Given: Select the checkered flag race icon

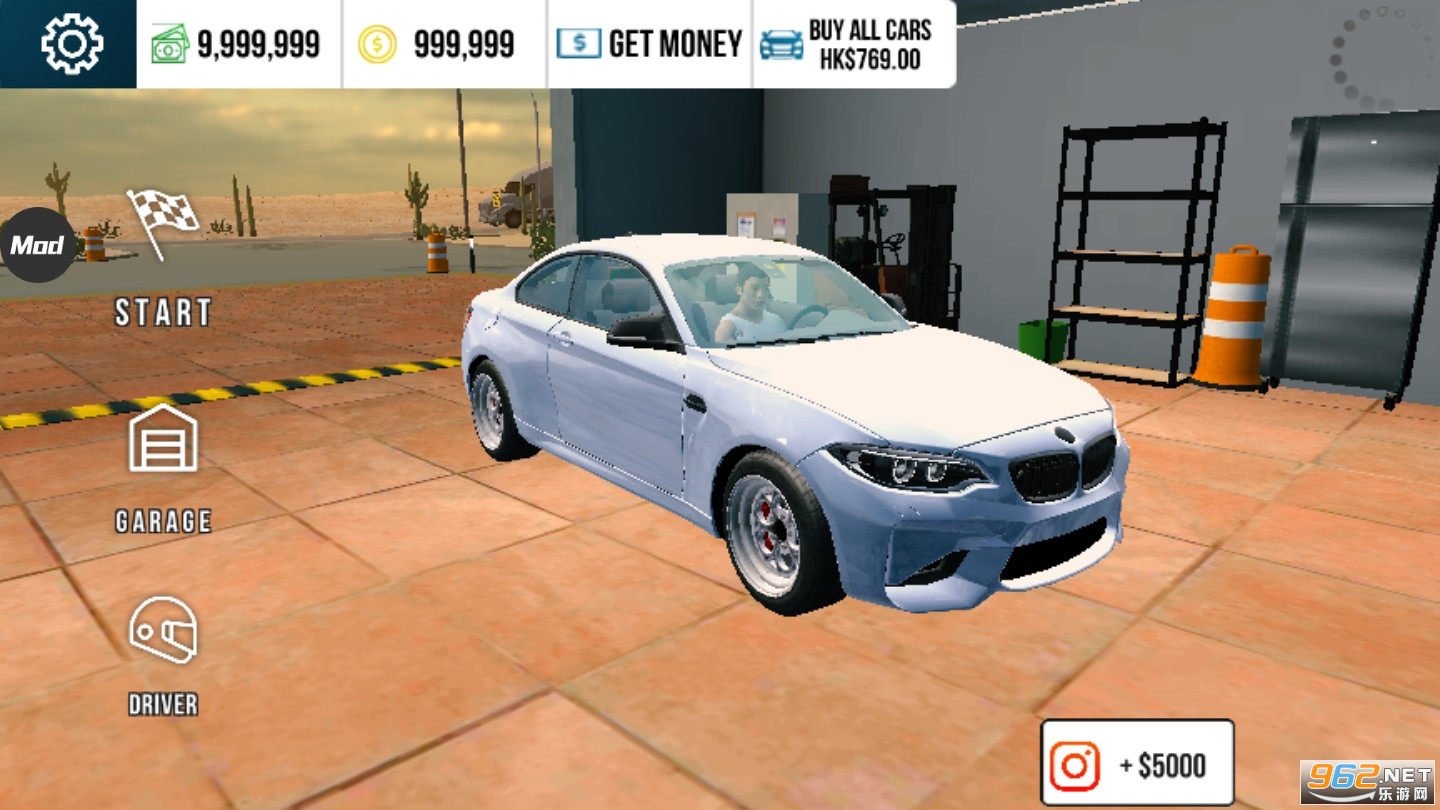Looking at the screenshot, I should click(162, 222).
